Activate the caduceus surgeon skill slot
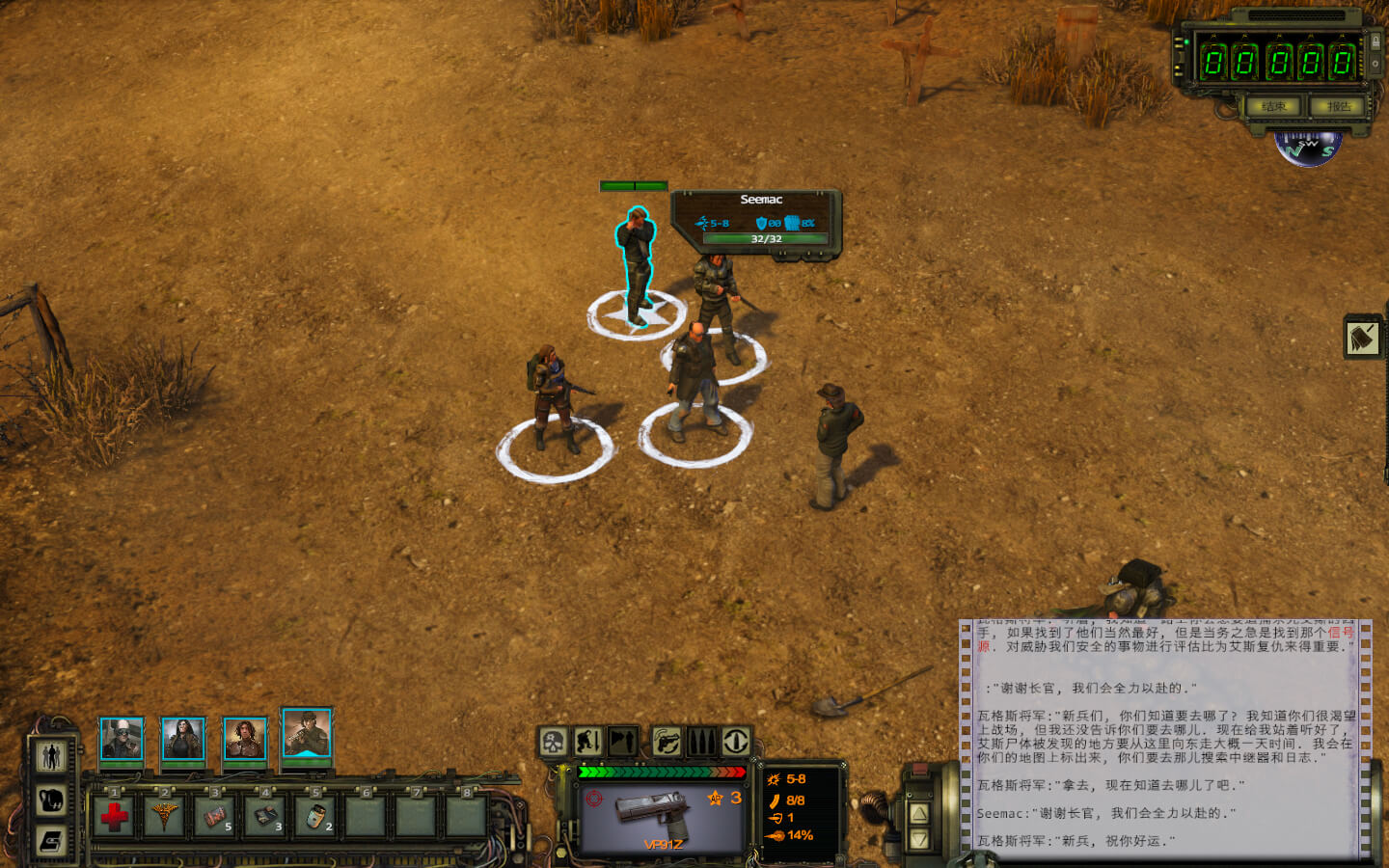This screenshot has height=868, width=1389. 164,817
